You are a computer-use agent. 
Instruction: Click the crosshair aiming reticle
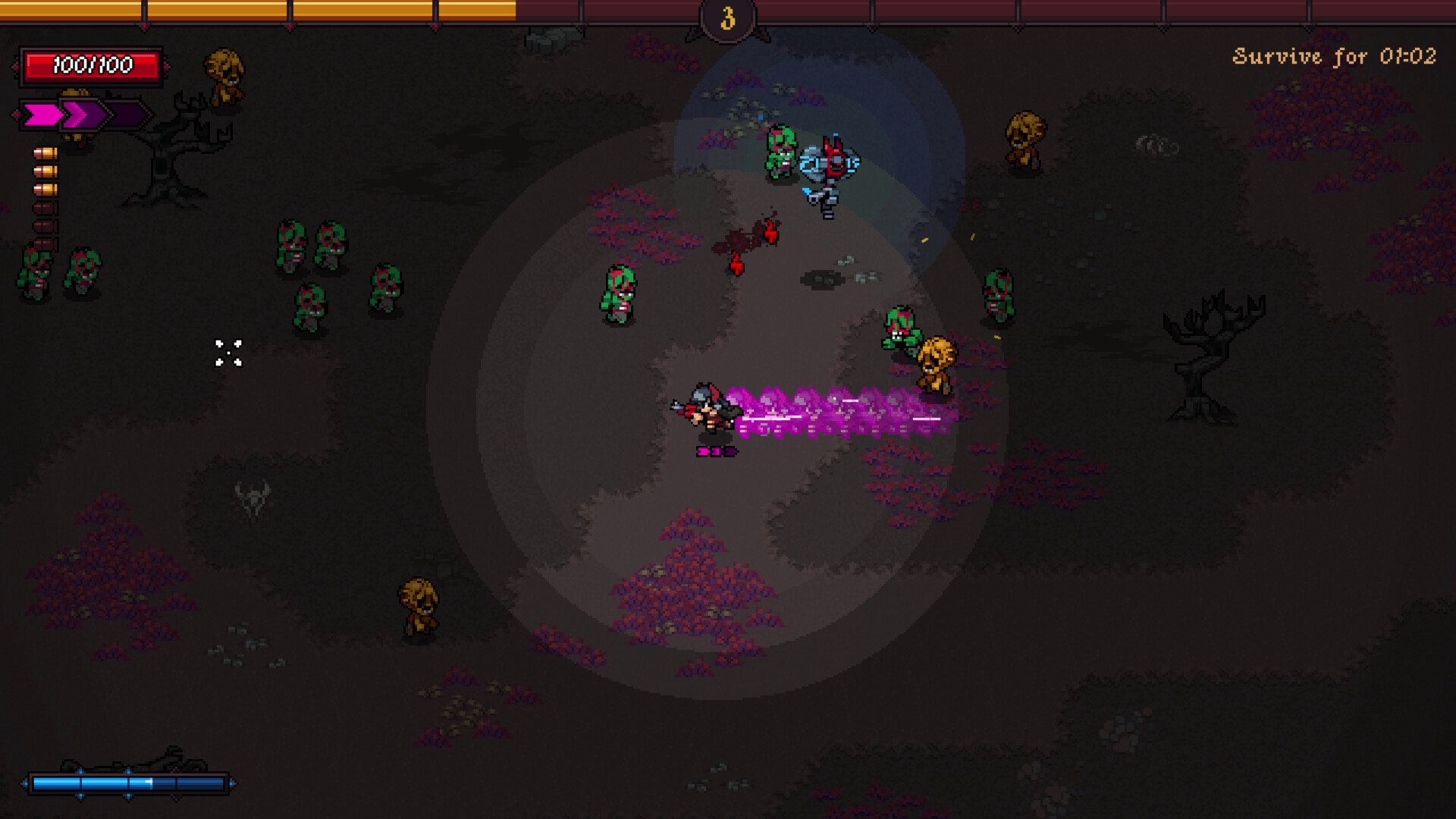[227, 353]
